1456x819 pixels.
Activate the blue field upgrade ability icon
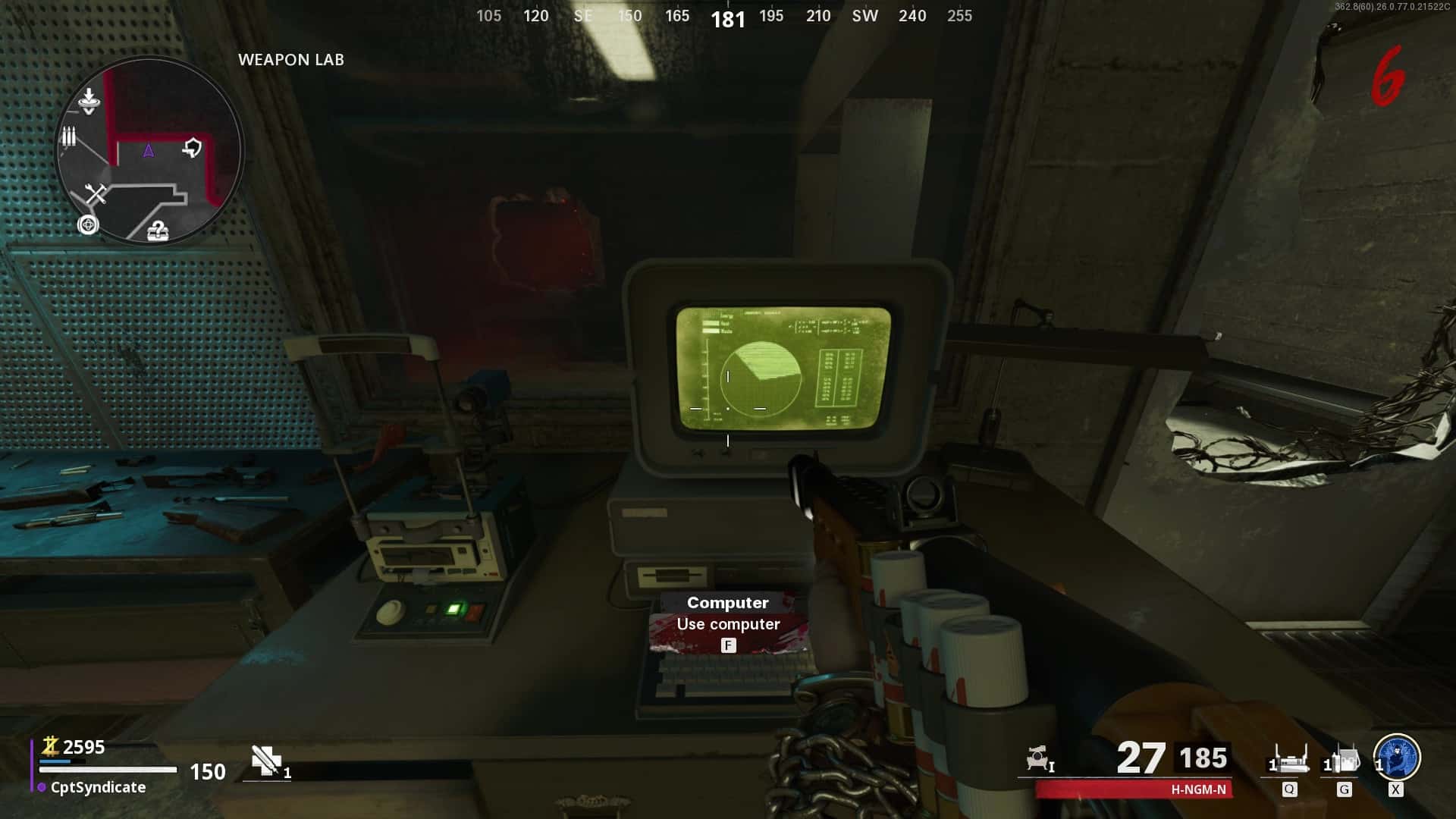(x=1397, y=757)
